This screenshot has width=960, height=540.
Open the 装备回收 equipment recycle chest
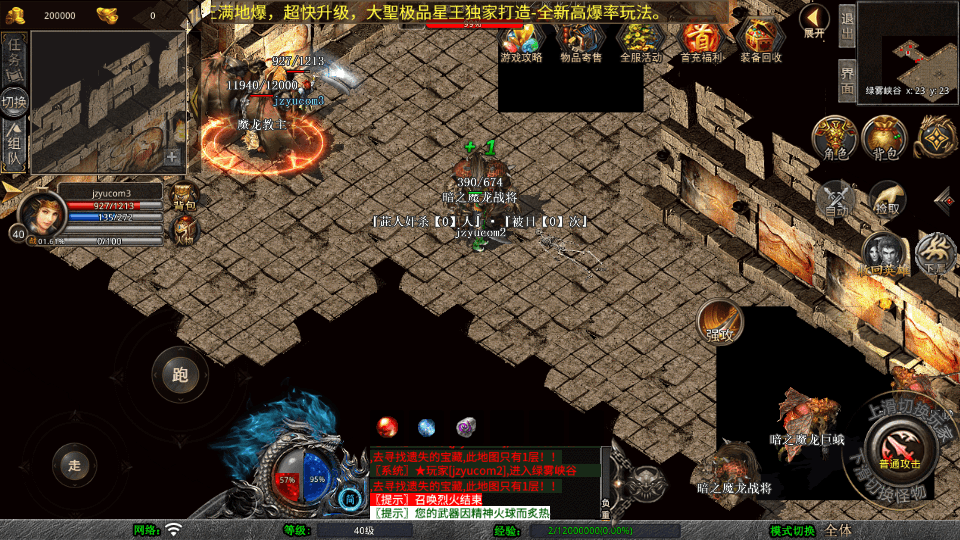[x=761, y=38]
